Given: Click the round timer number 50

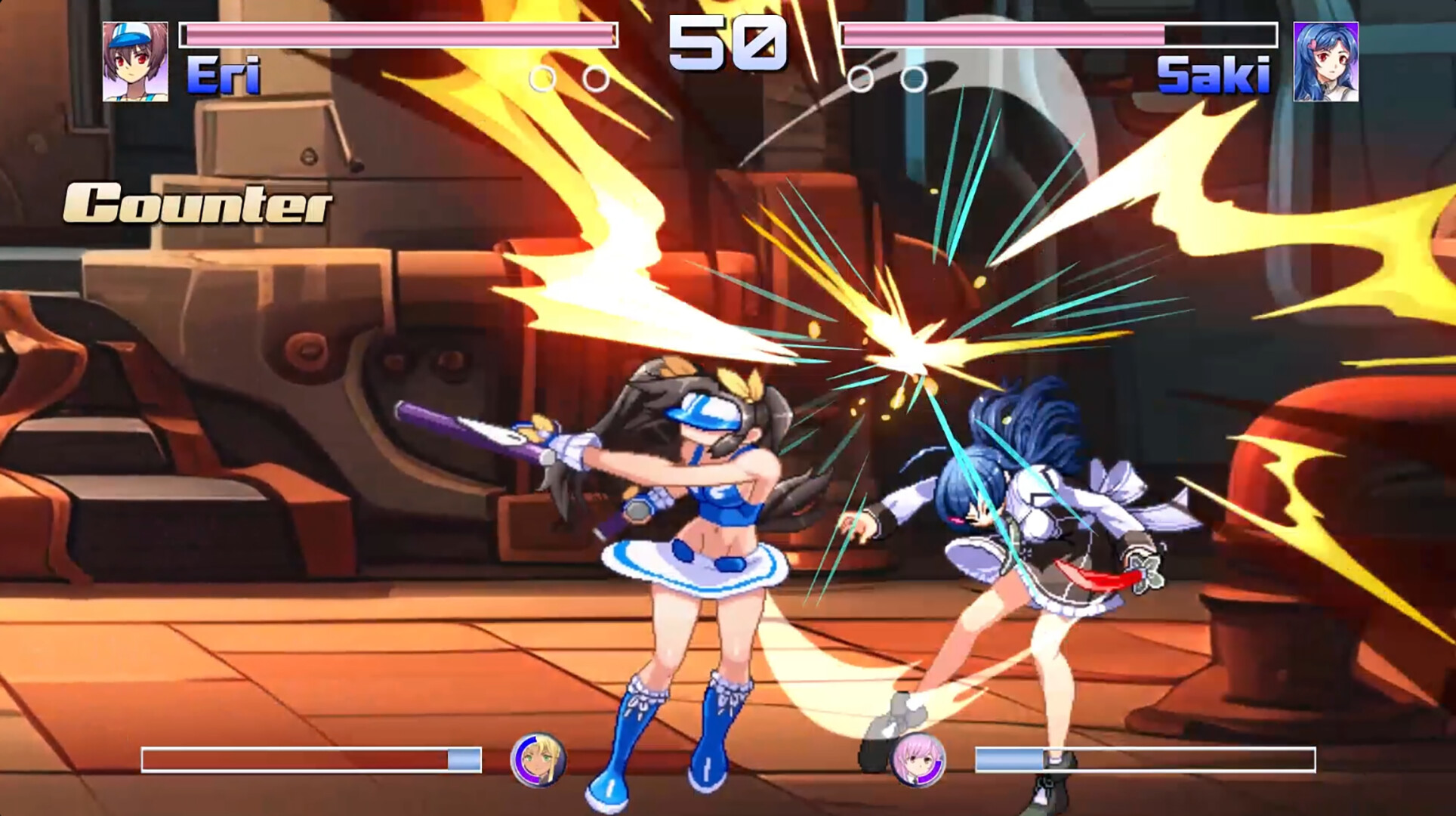Looking at the screenshot, I should coord(727,42).
